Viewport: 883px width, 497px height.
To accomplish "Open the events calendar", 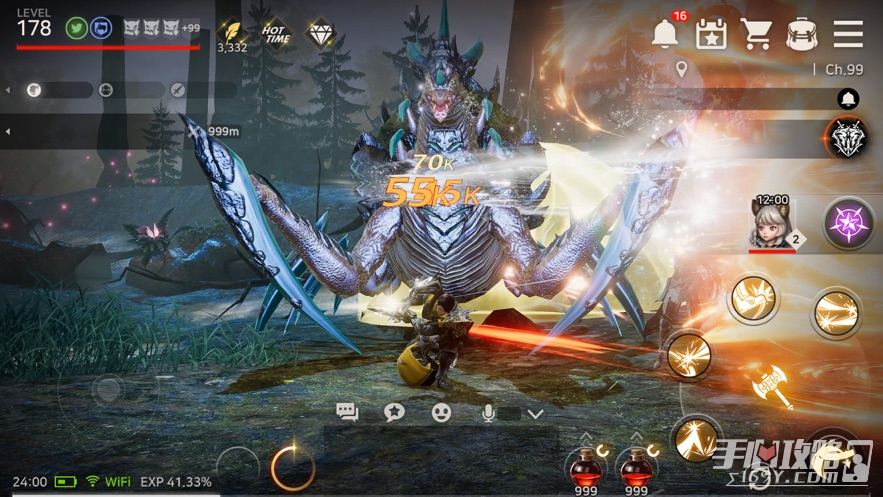I will (x=711, y=33).
